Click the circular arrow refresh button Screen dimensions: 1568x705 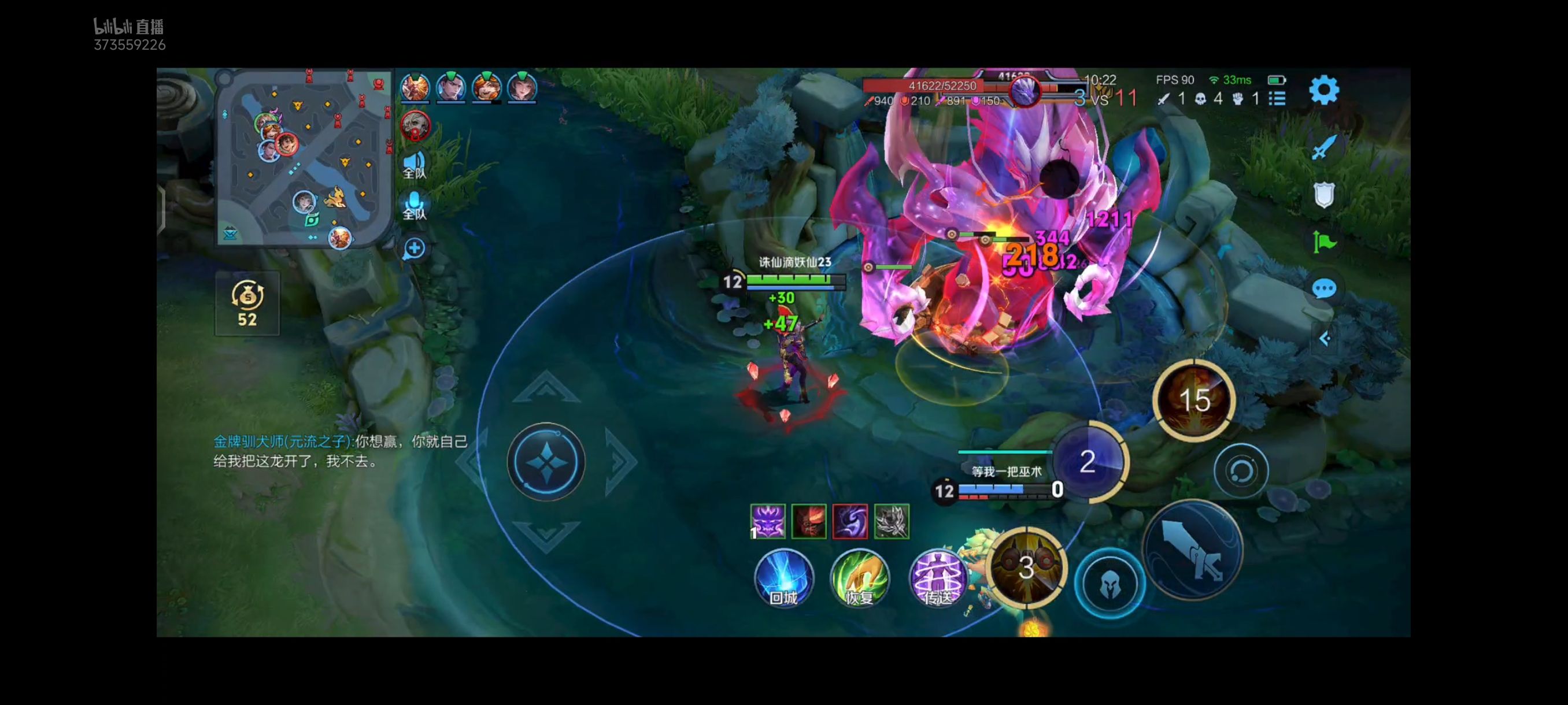tap(1241, 471)
